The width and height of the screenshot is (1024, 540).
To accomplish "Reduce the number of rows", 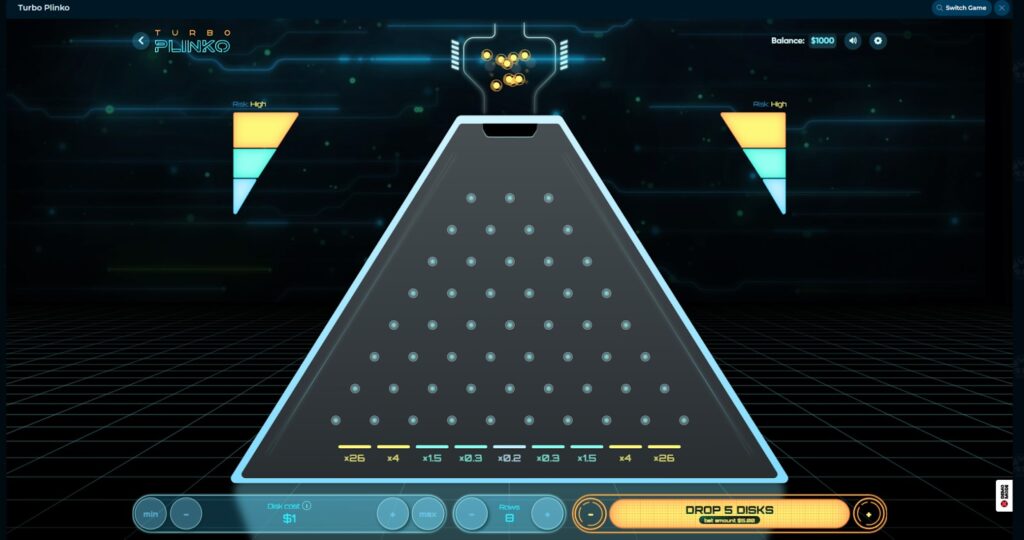I will (x=471, y=514).
